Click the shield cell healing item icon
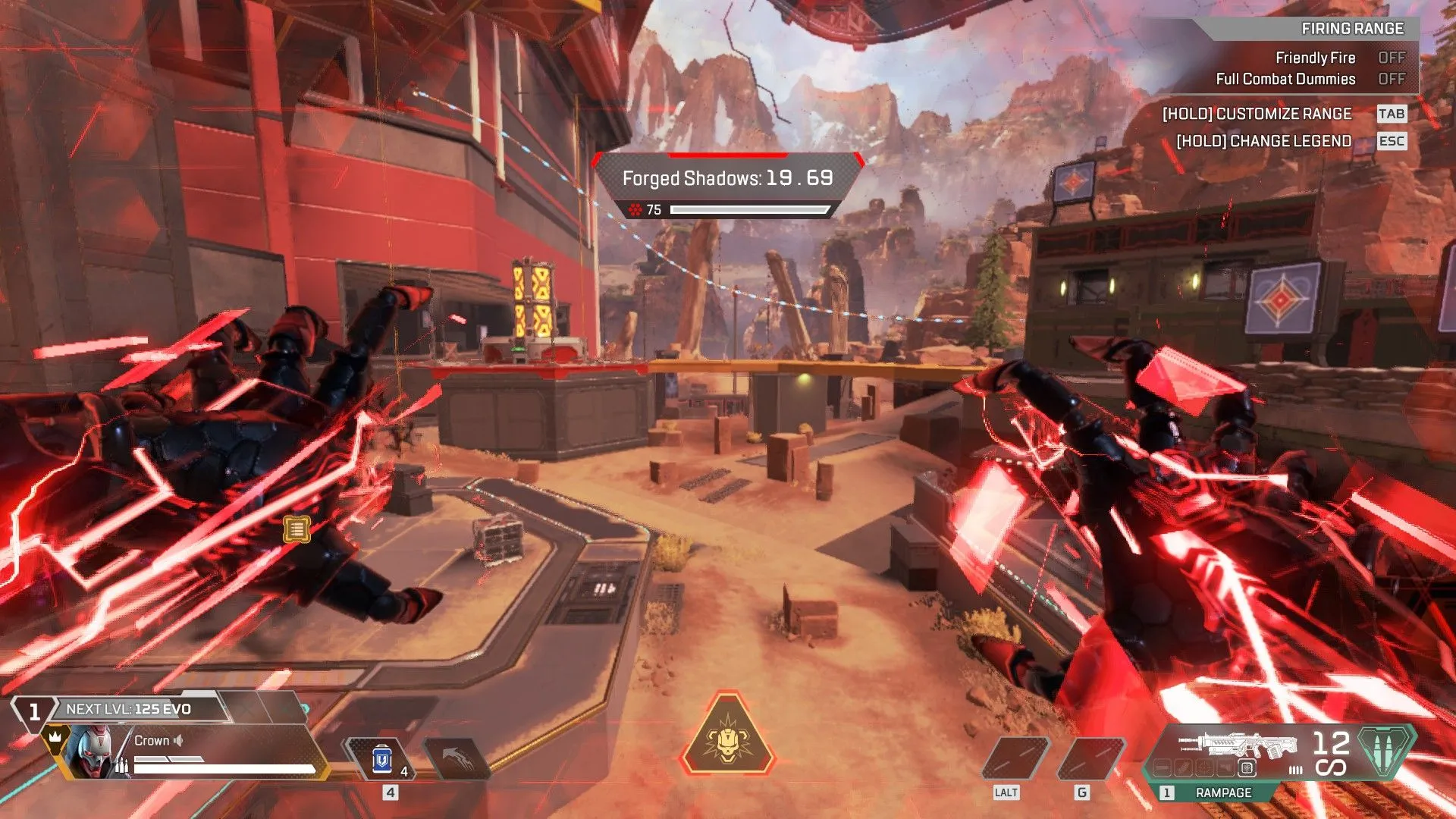 [x=381, y=758]
